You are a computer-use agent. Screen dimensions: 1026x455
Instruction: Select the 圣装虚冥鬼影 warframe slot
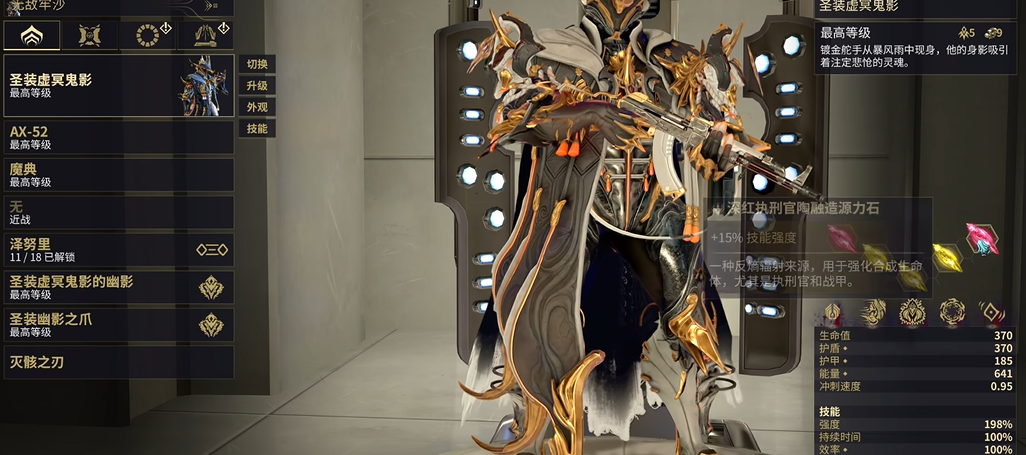click(118, 85)
